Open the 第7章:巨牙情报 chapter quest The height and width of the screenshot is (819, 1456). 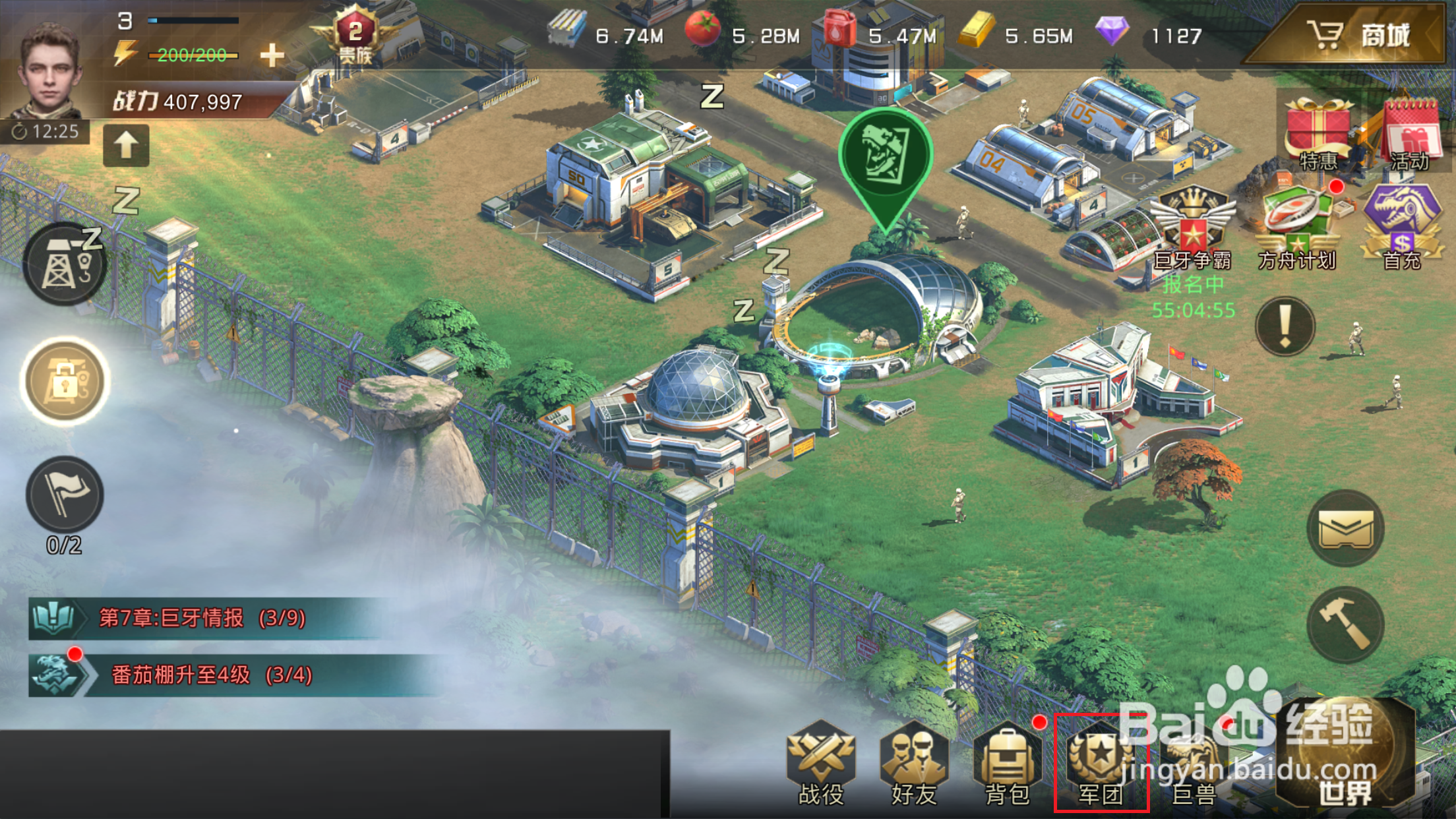tap(202, 618)
